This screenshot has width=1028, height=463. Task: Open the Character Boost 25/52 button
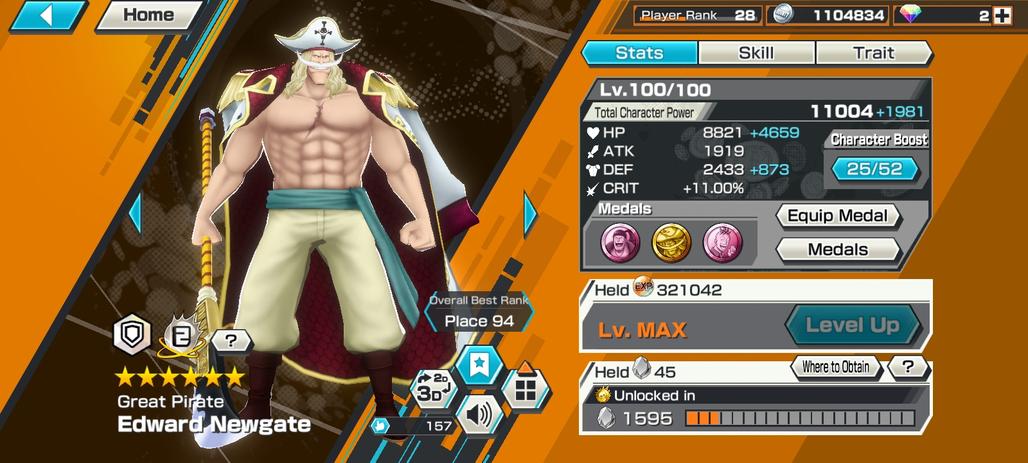click(874, 169)
